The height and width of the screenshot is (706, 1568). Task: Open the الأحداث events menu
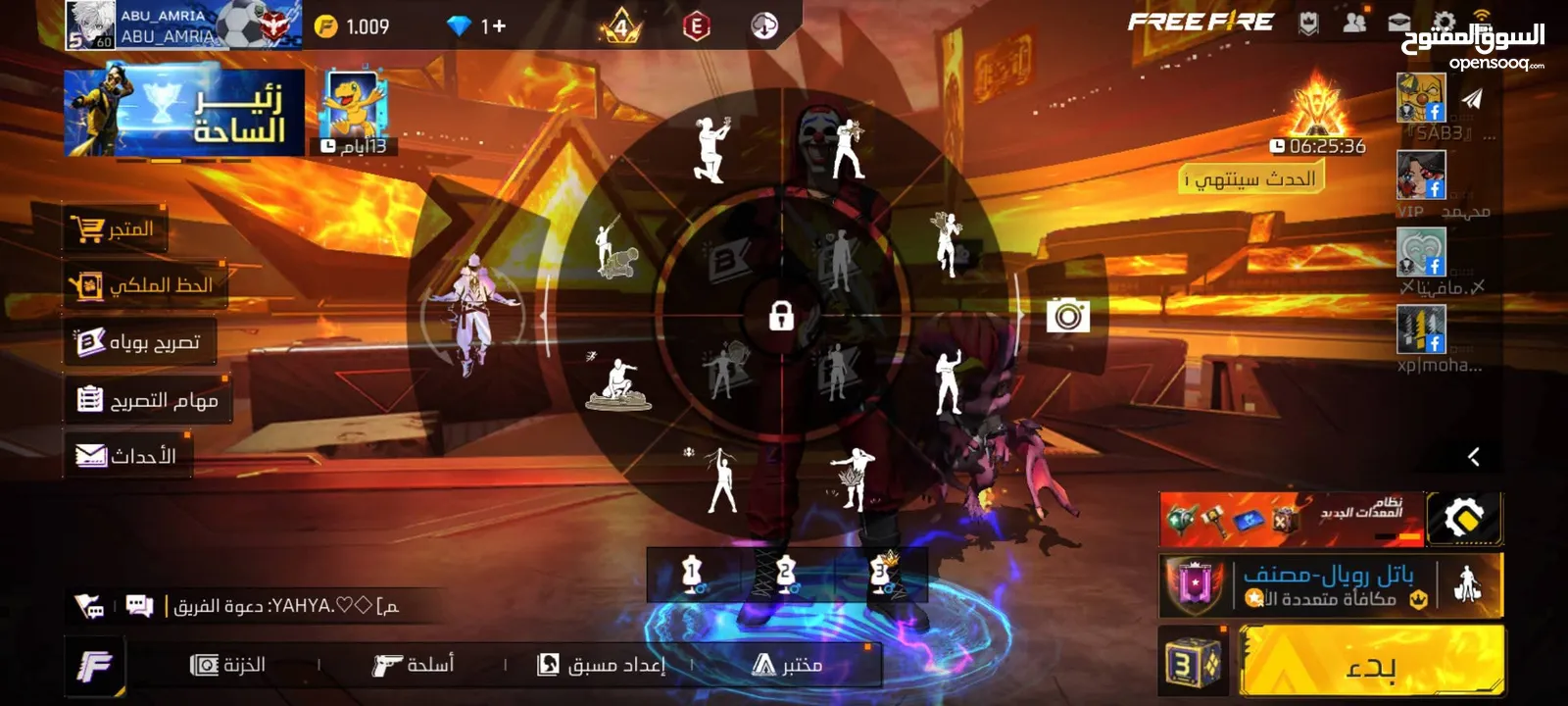(x=127, y=456)
